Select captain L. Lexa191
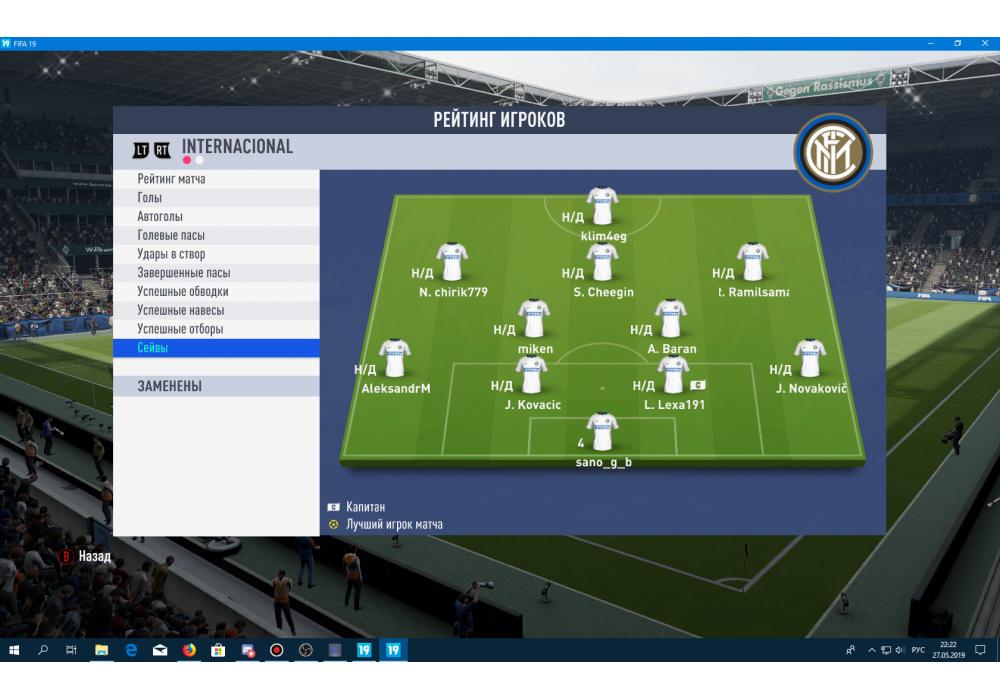1000x700 pixels. (673, 377)
